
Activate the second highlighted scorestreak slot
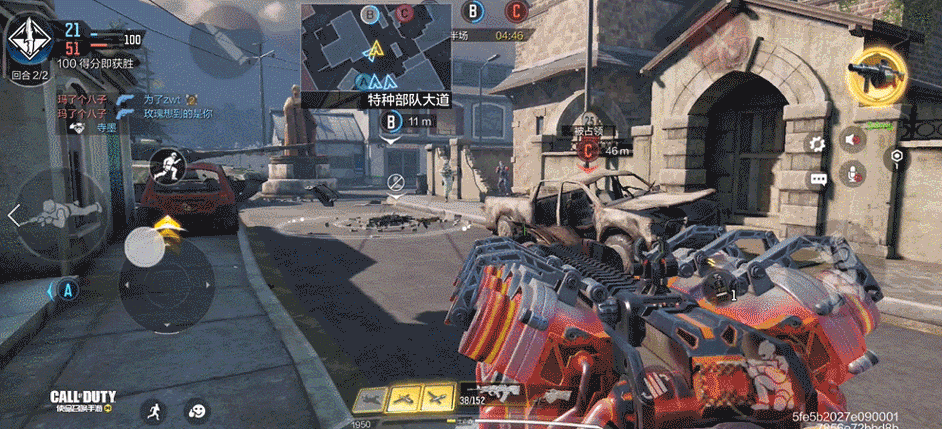pos(404,397)
